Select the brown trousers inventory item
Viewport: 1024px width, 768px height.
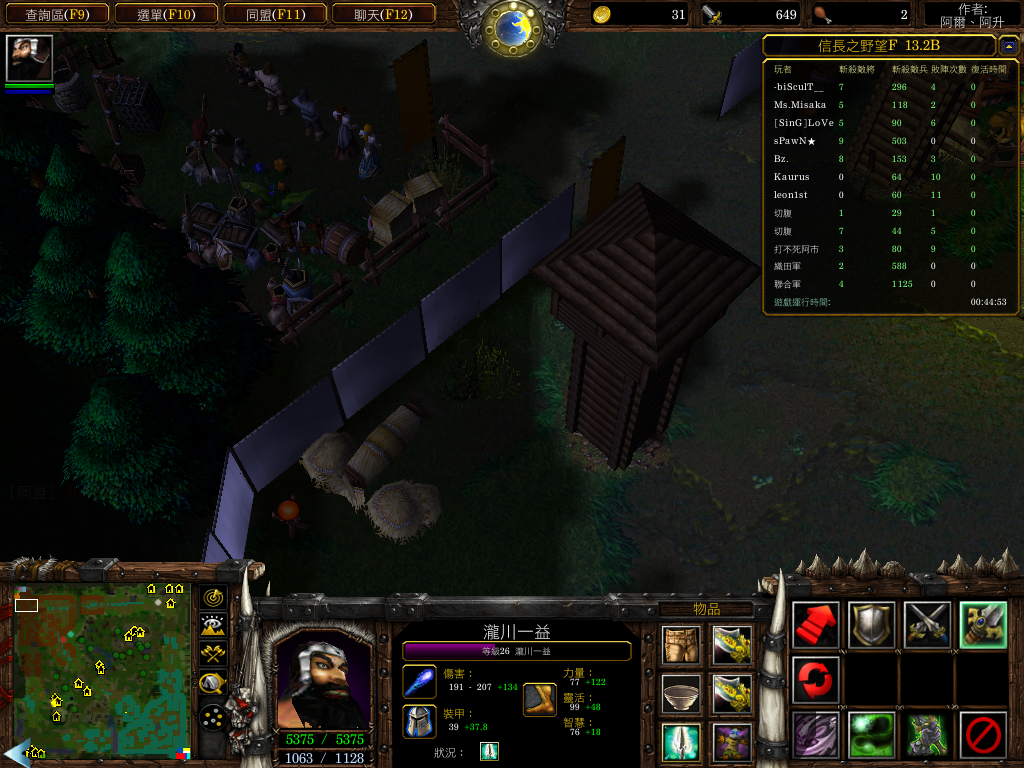681,645
